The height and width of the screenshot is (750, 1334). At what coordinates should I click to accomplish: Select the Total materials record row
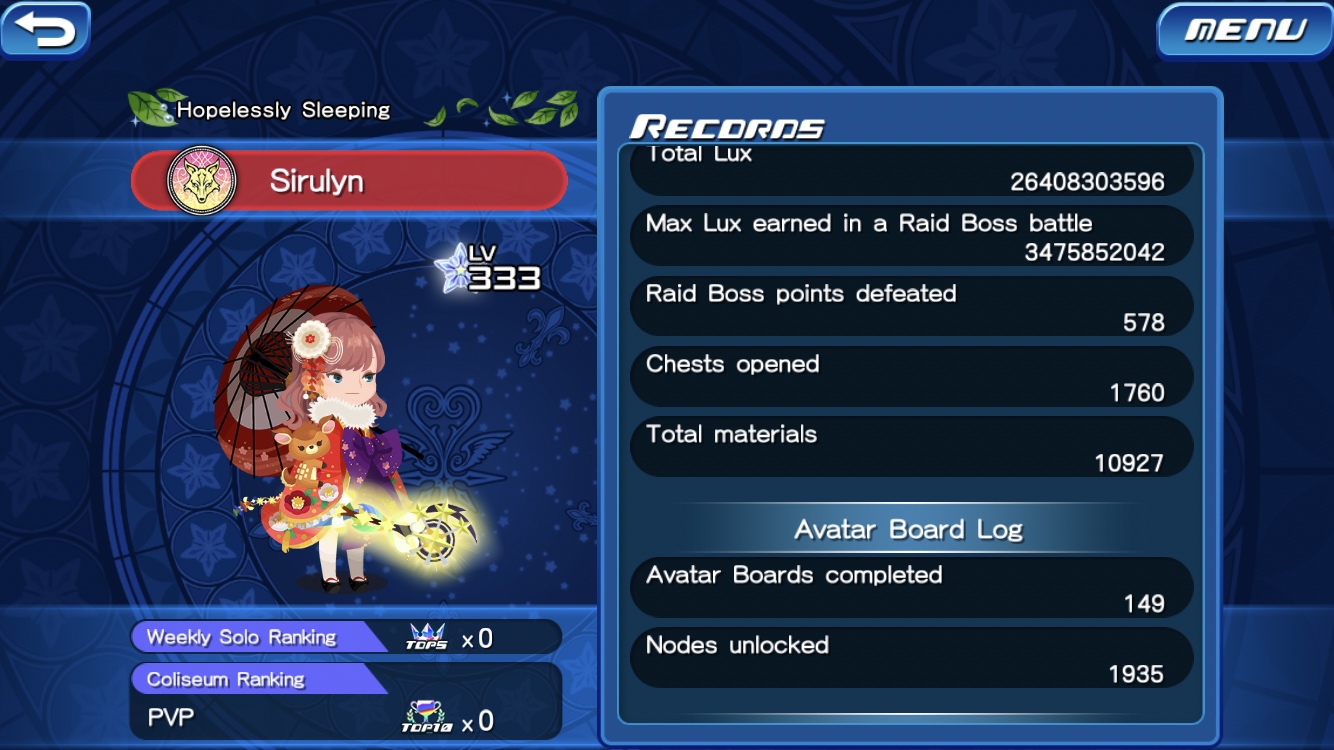[911, 447]
